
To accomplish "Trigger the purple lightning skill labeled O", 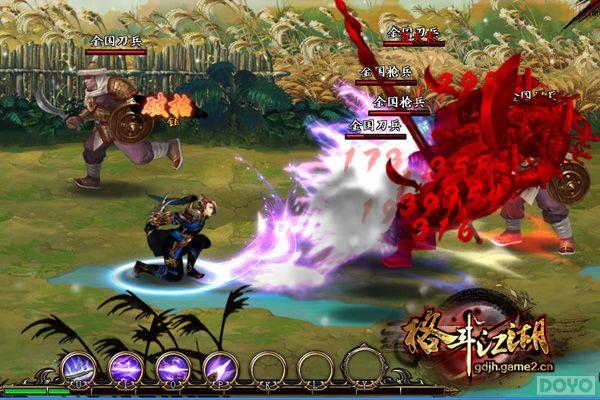I will click(x=172, y=367).
